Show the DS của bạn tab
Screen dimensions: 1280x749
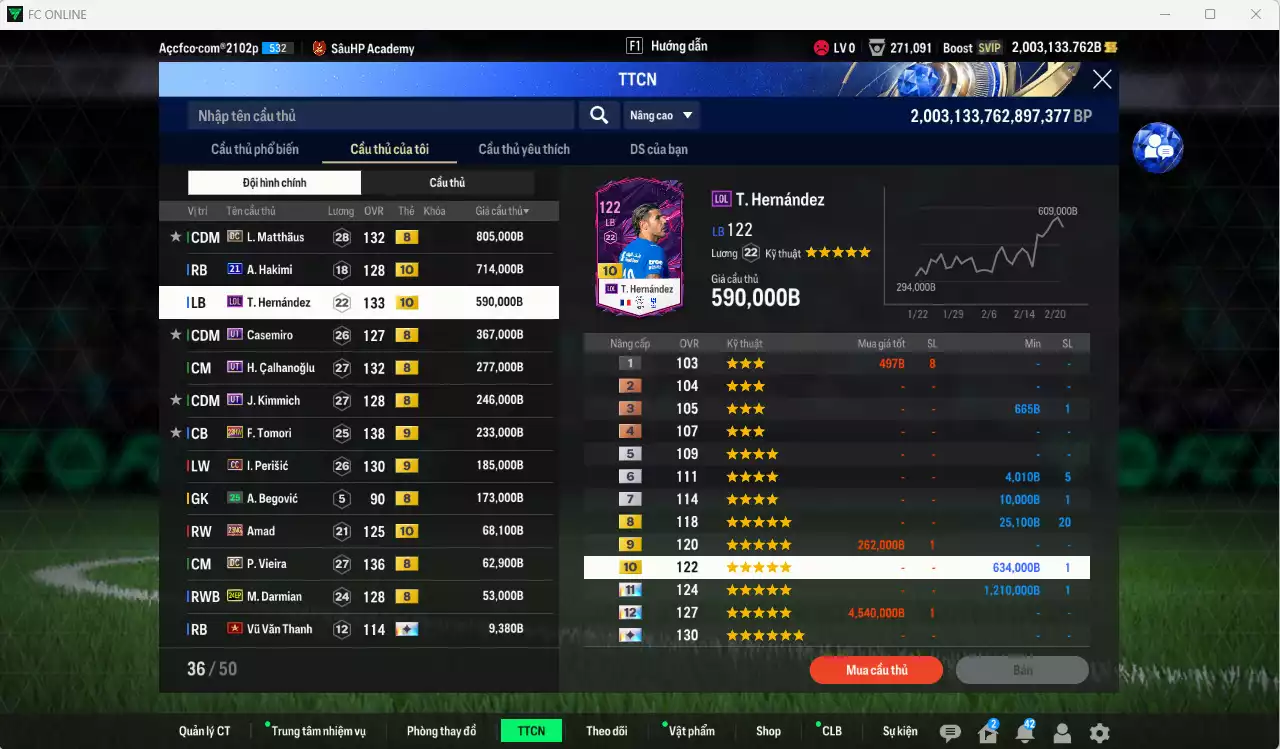pyautogui.click(x=658, y=149)
